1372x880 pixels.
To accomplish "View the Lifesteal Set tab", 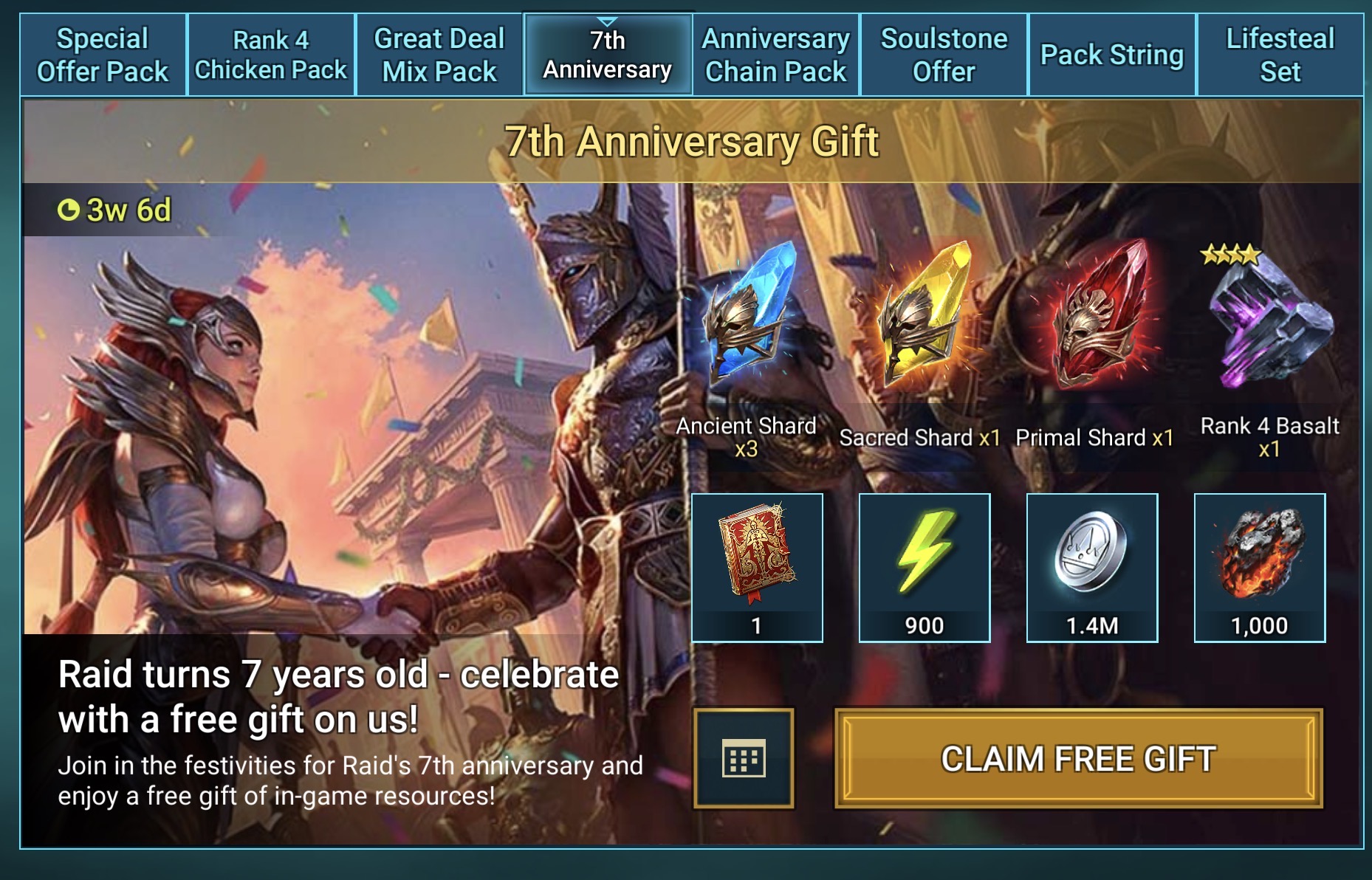I will pyautogui.click(x=1280, y=55).
